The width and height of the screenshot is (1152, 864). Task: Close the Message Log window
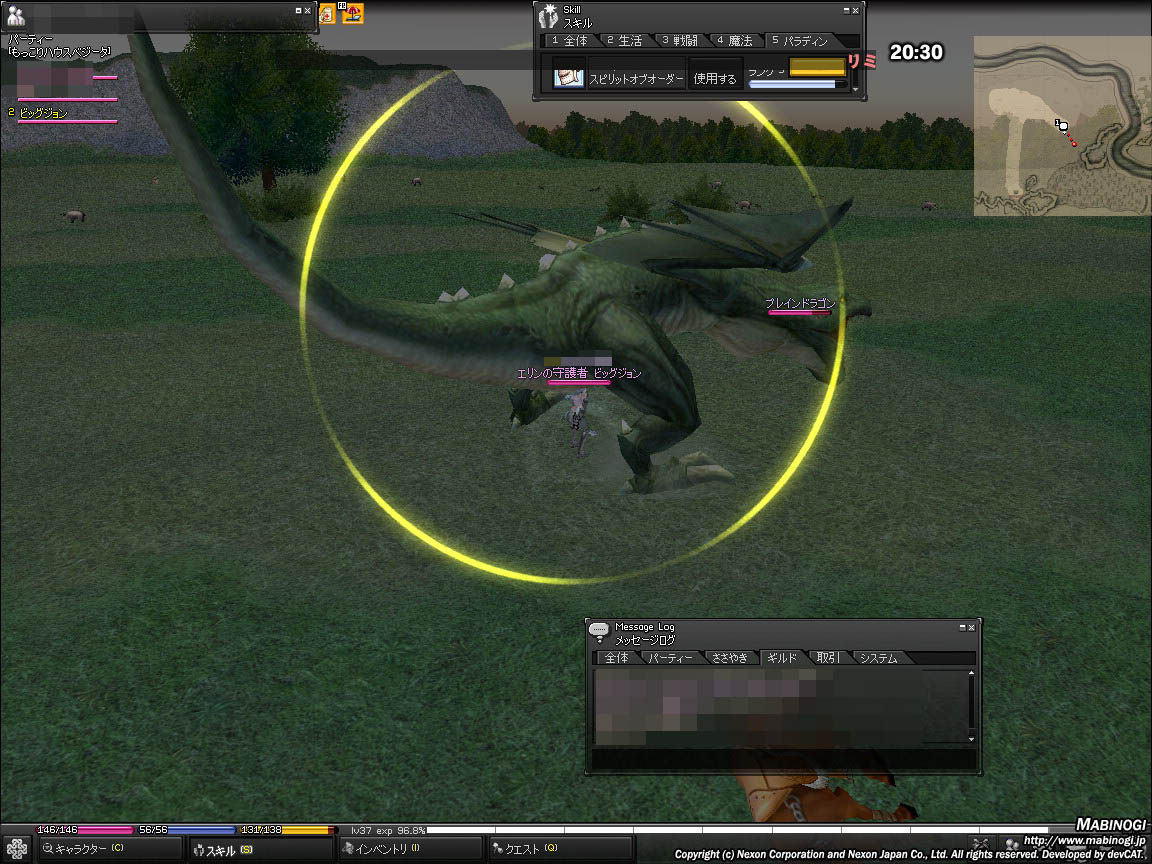[x=973, y=627]
